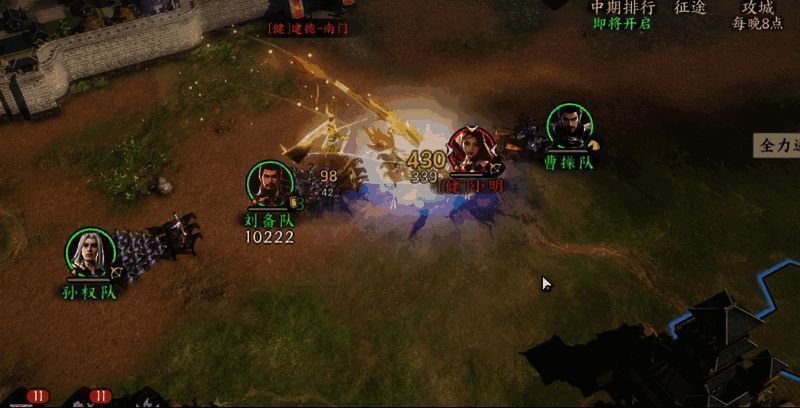Open the 攻城 siege entry
This screenshot has width=800, height=408.
tap(757, 8)
